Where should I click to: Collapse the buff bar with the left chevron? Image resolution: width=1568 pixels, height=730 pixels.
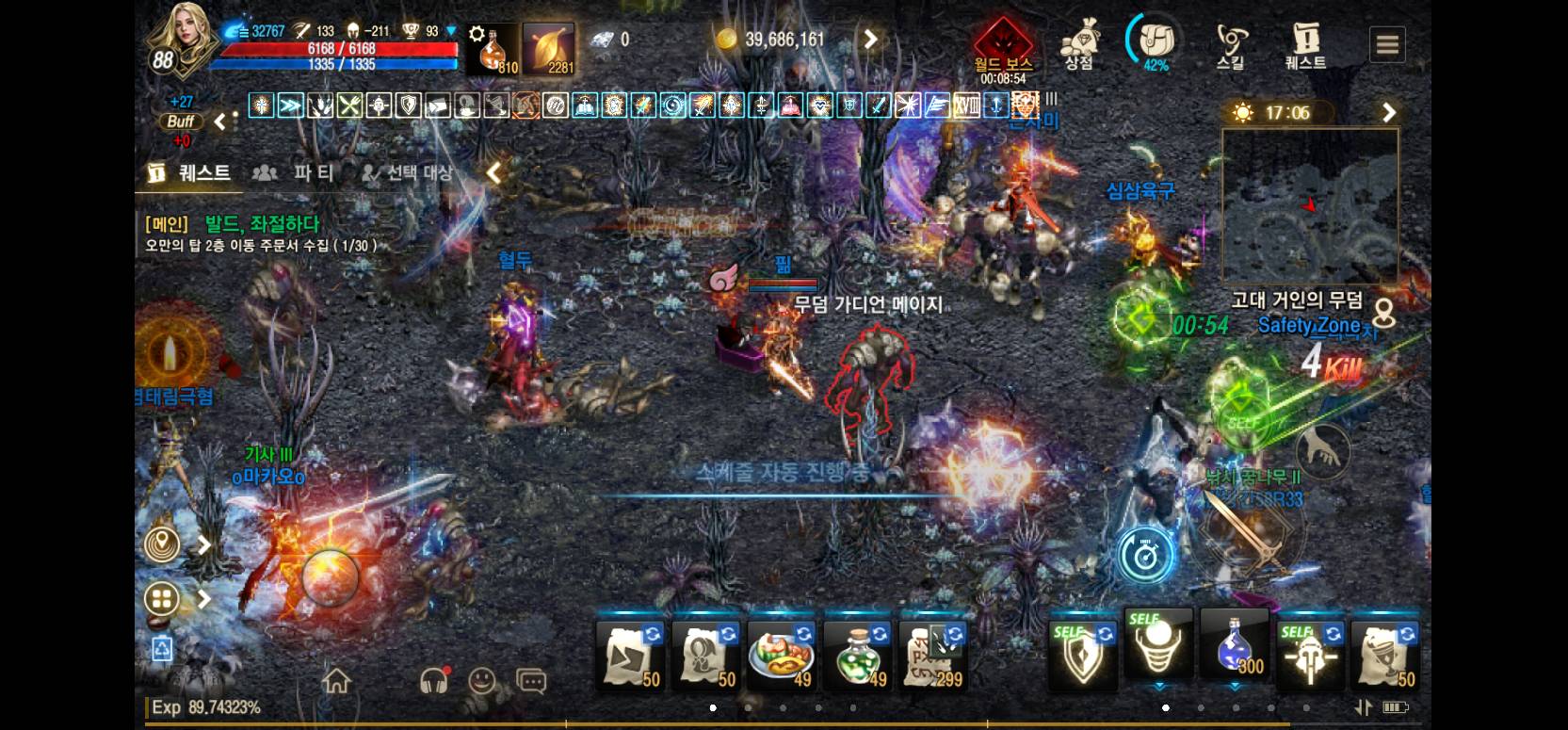(219, 121)
